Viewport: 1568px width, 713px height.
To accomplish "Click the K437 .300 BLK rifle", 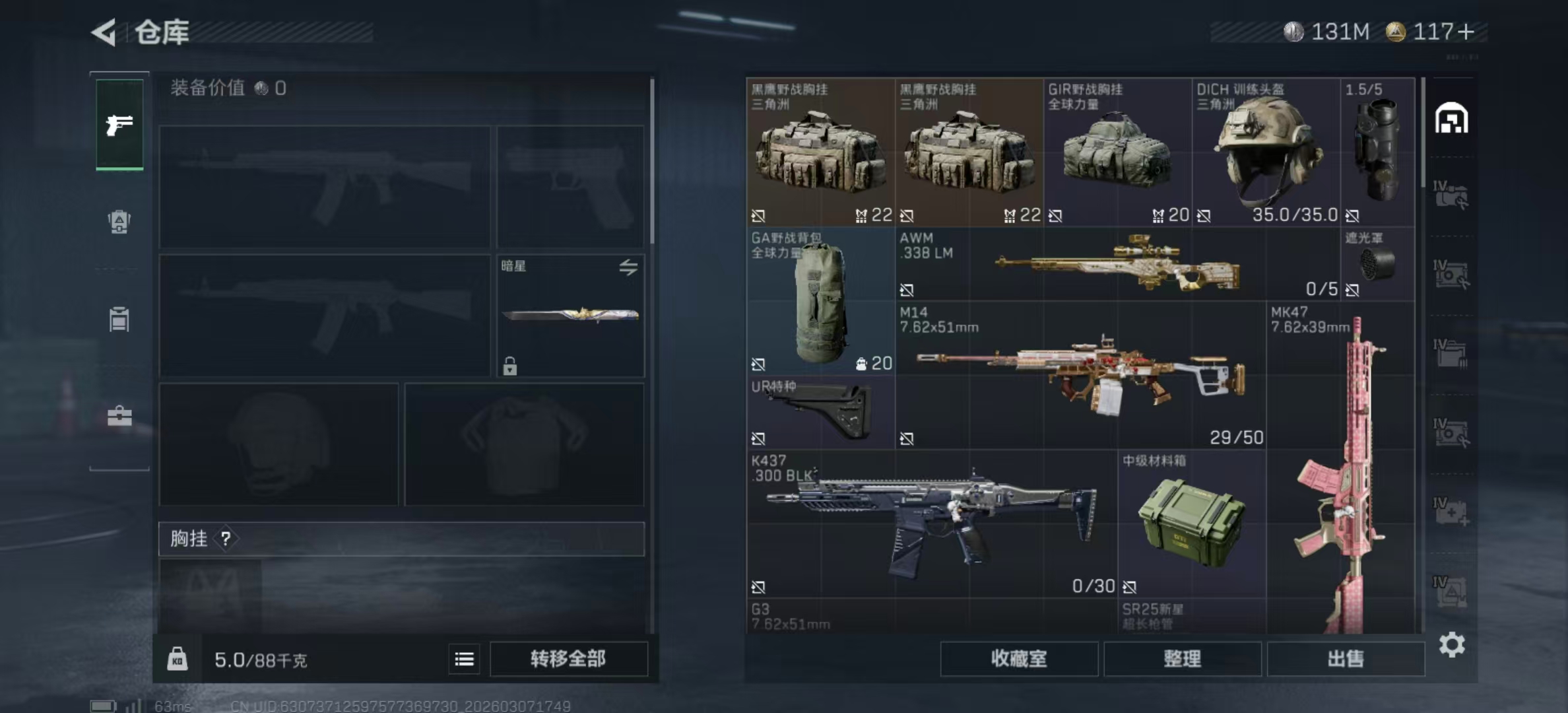I will 932,524.
